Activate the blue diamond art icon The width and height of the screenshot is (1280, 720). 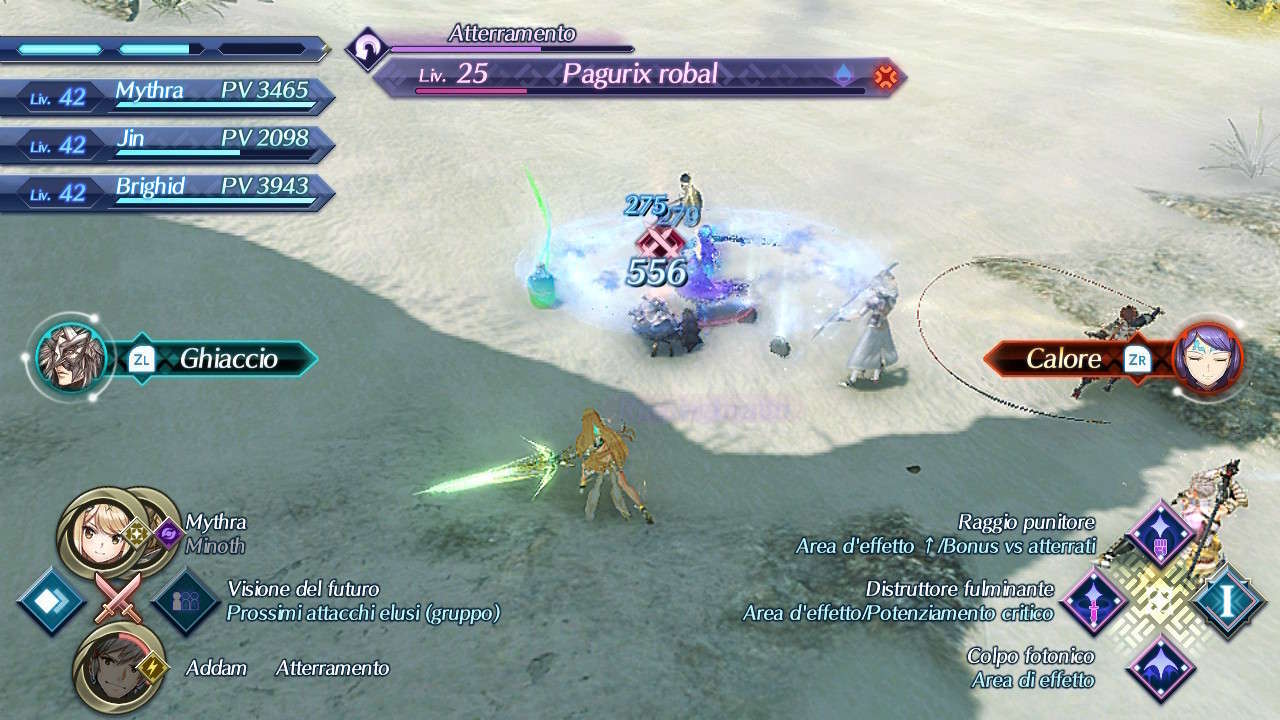pos(51,601)
